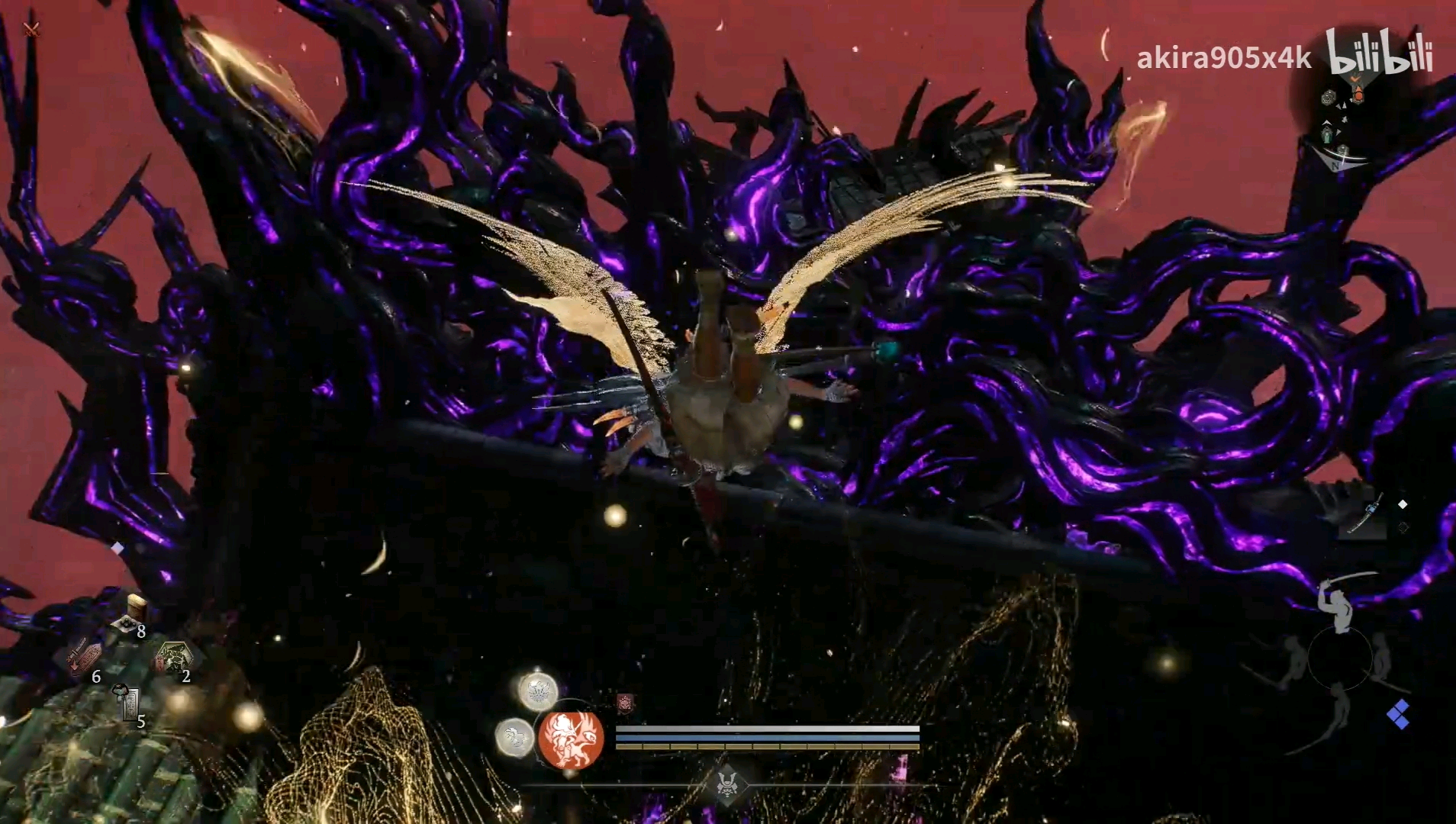Trigger the upper soul core ability orb
Screen dimensions: 1456x824
coord(538,691)
